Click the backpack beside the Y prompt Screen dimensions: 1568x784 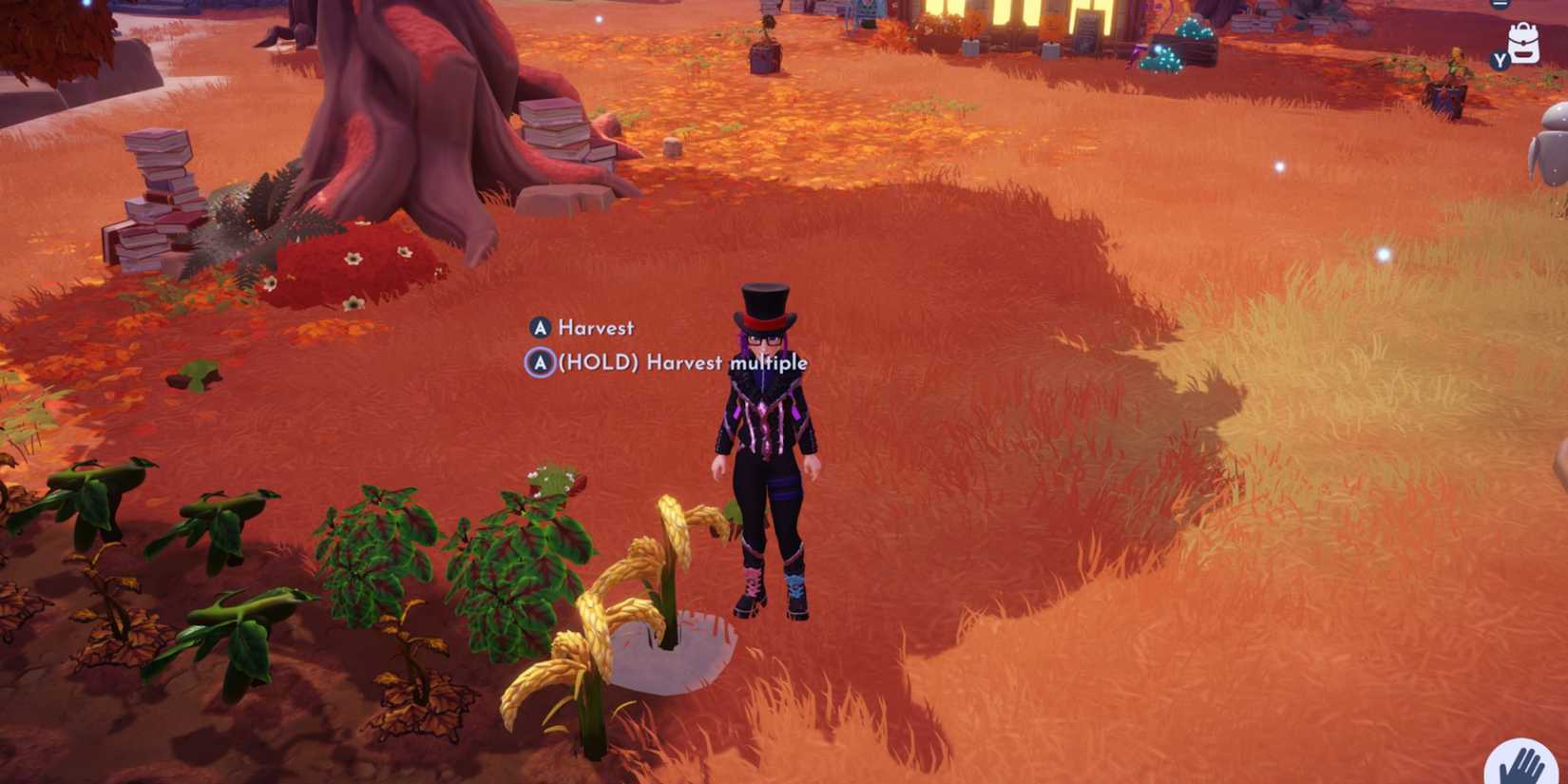point(1524,44)
